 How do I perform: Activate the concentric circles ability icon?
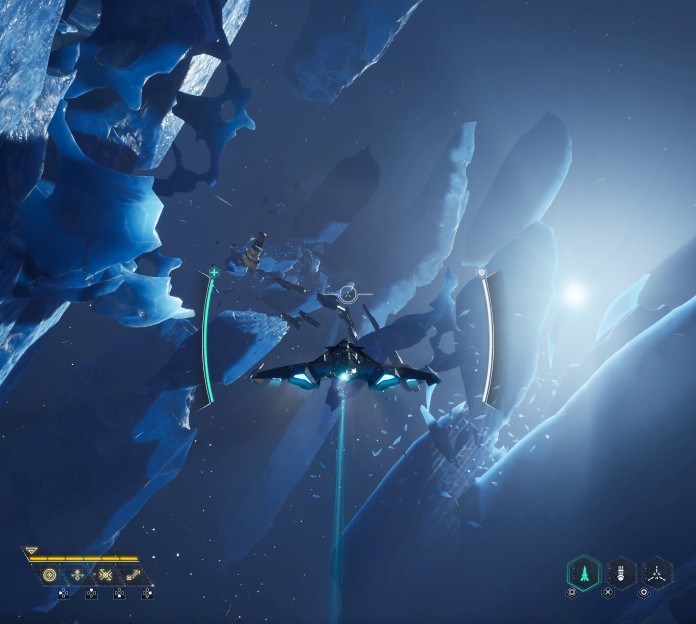pyautogui.click(x=50, y=575)
